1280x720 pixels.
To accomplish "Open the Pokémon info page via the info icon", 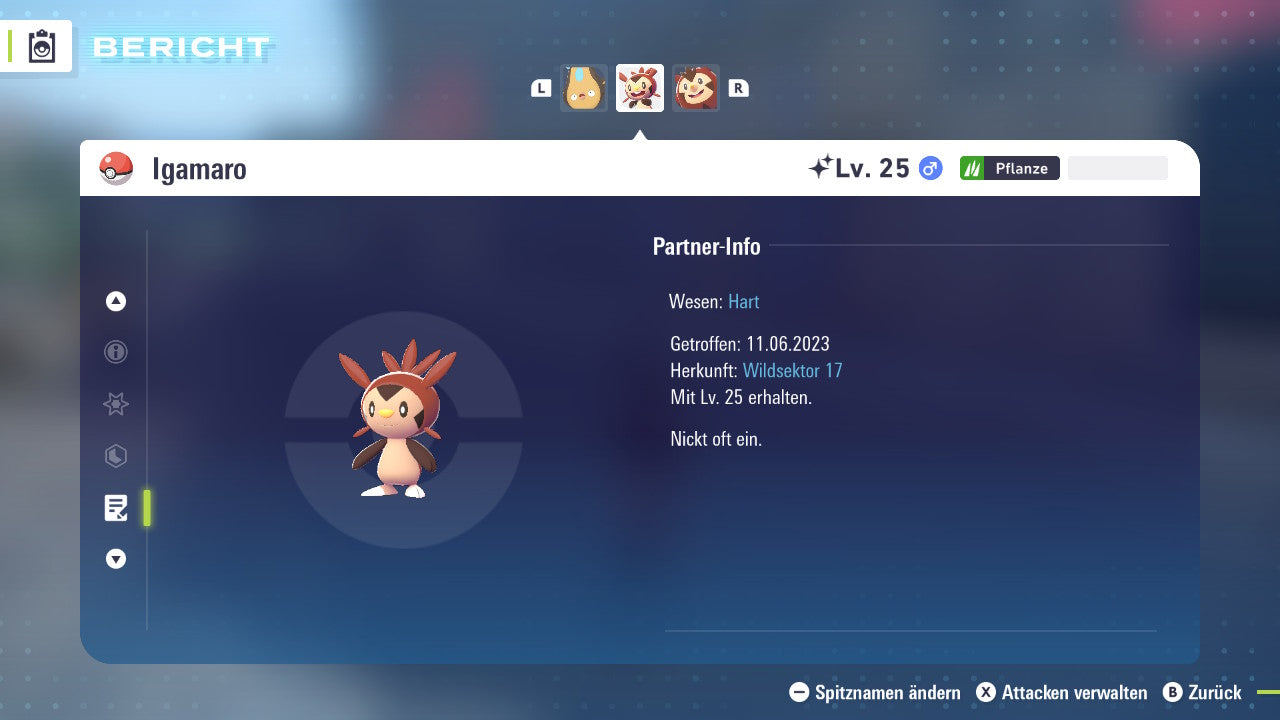I will pyautogui.click(x=115, y=352).
